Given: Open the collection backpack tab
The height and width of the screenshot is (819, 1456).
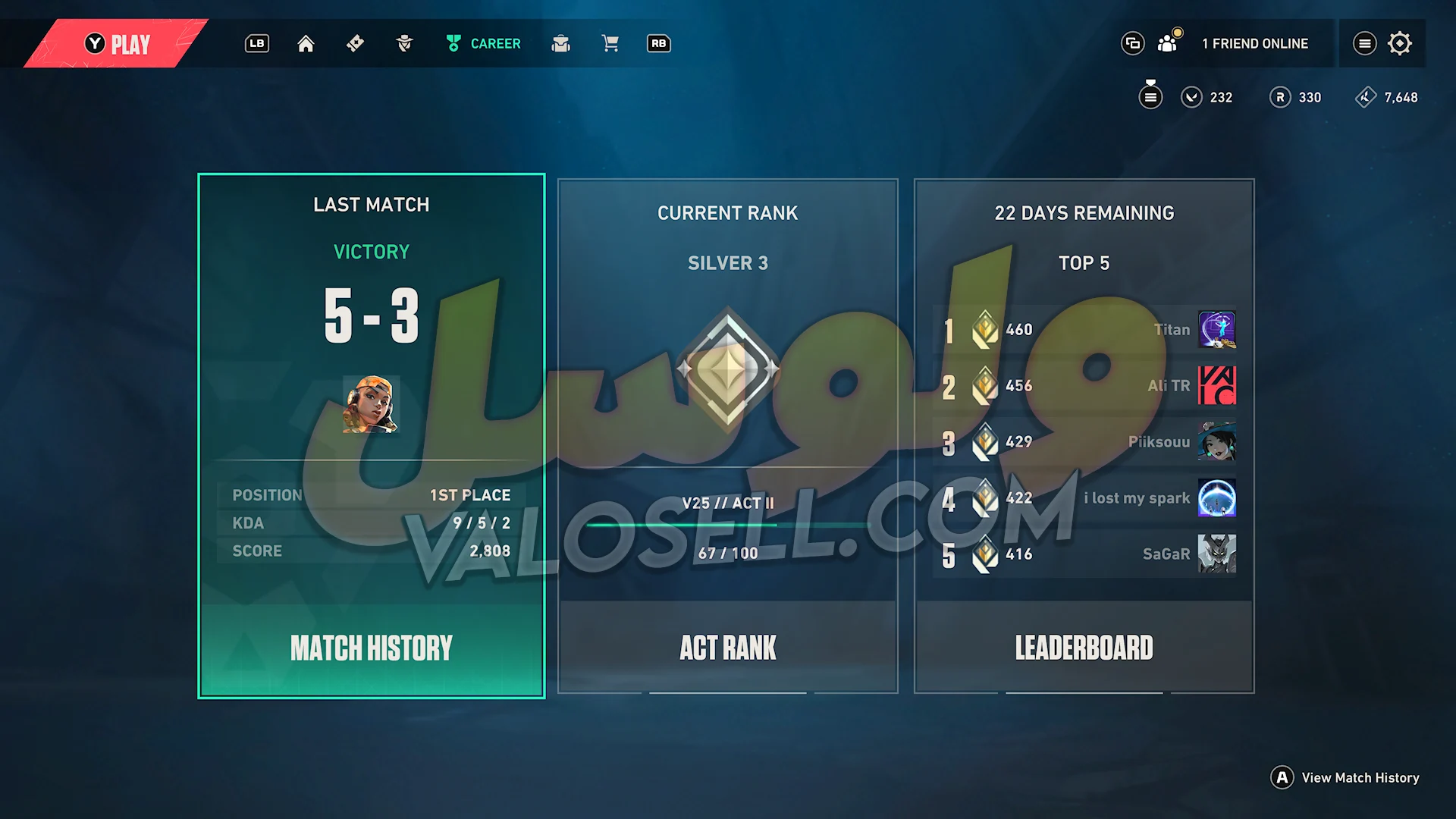Looking at the screenshot, I should [x=561, y=44].
